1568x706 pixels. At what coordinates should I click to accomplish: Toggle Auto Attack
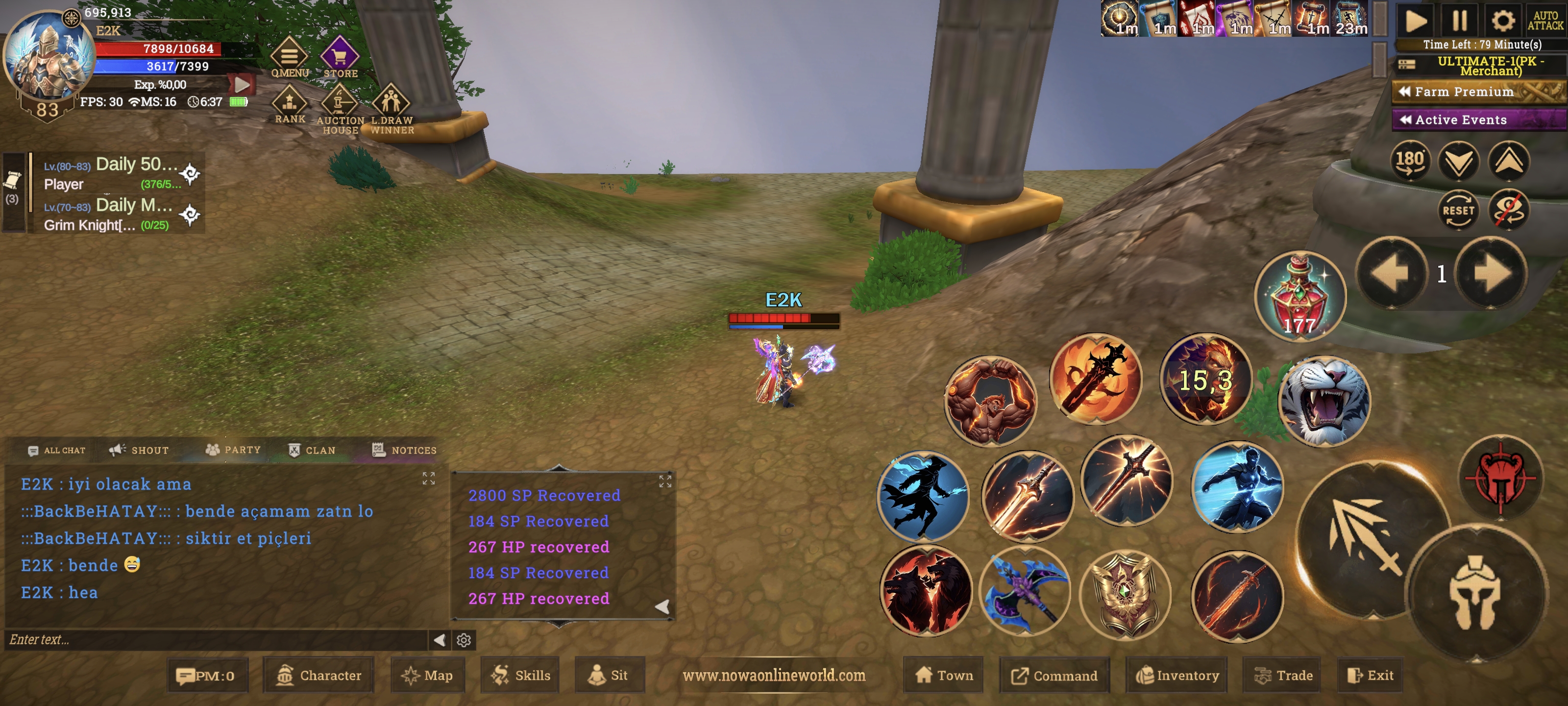point(1545,20)
